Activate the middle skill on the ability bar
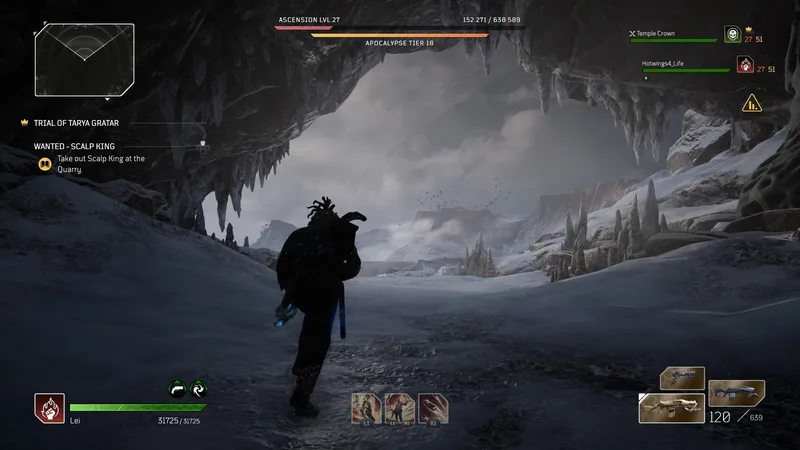 [400, 406]
